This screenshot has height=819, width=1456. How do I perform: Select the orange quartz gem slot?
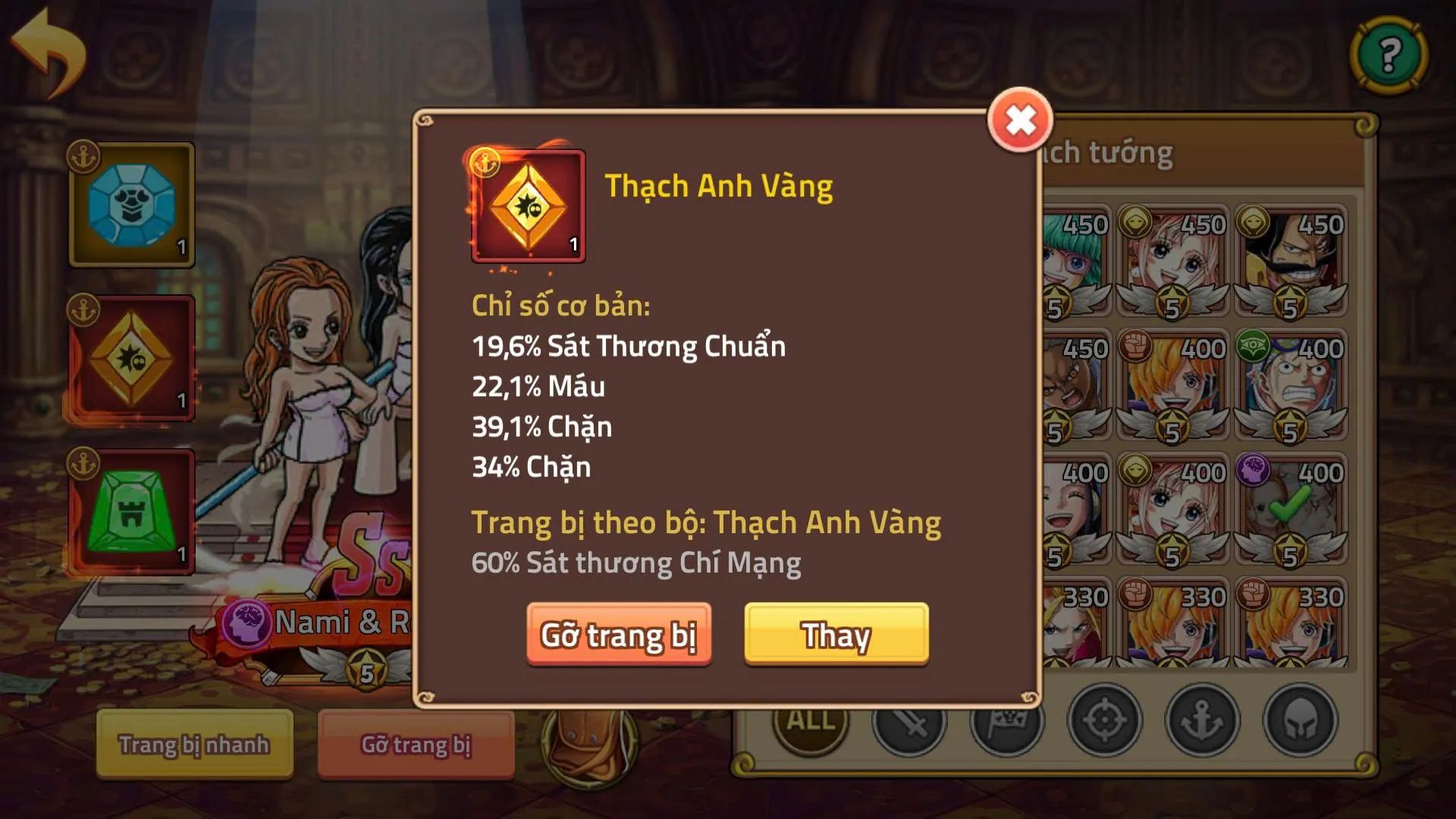[x=129, y=356]
